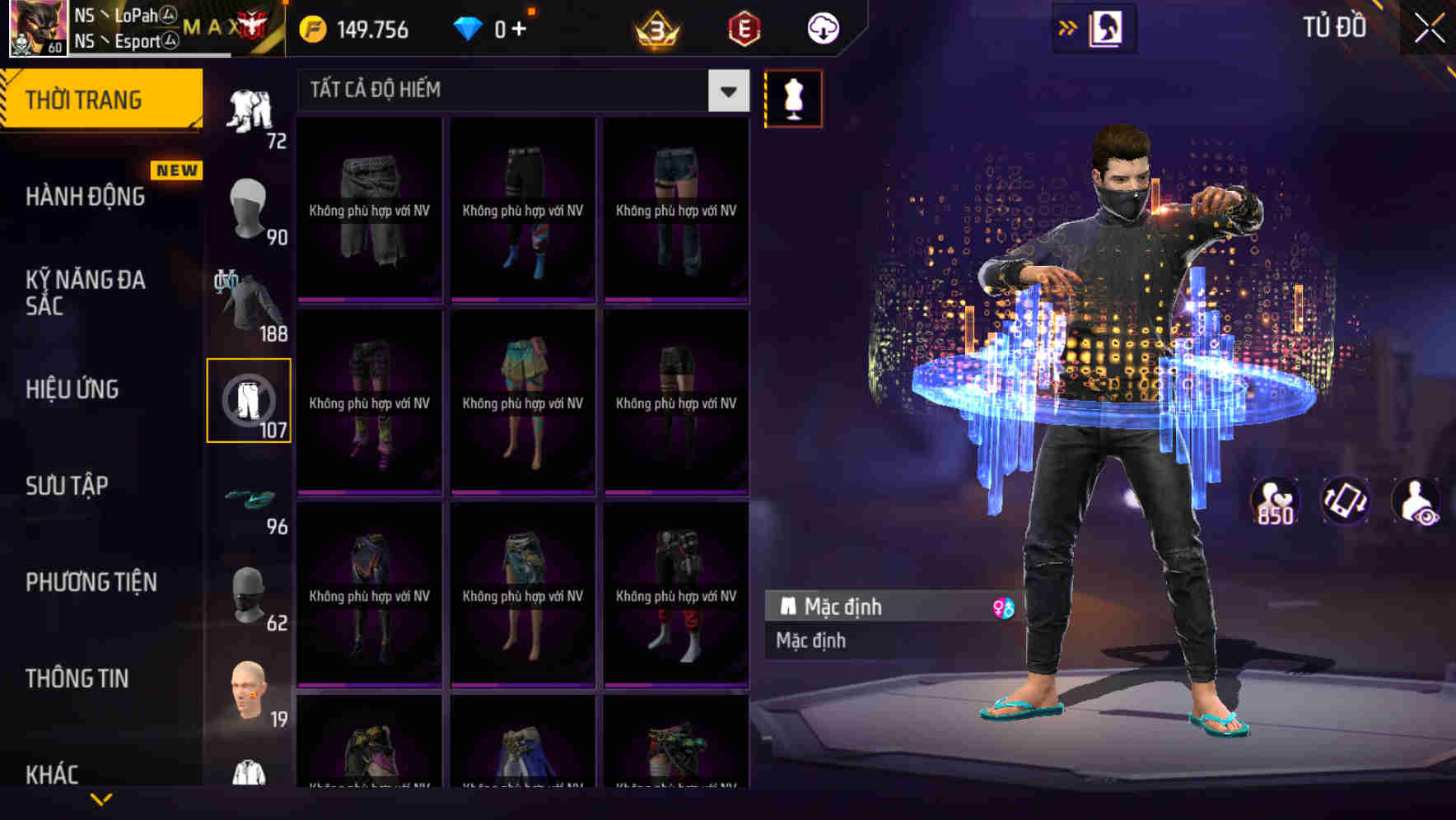
Task: Open the facemask category showing 62 items
Action: pos(249,593)
